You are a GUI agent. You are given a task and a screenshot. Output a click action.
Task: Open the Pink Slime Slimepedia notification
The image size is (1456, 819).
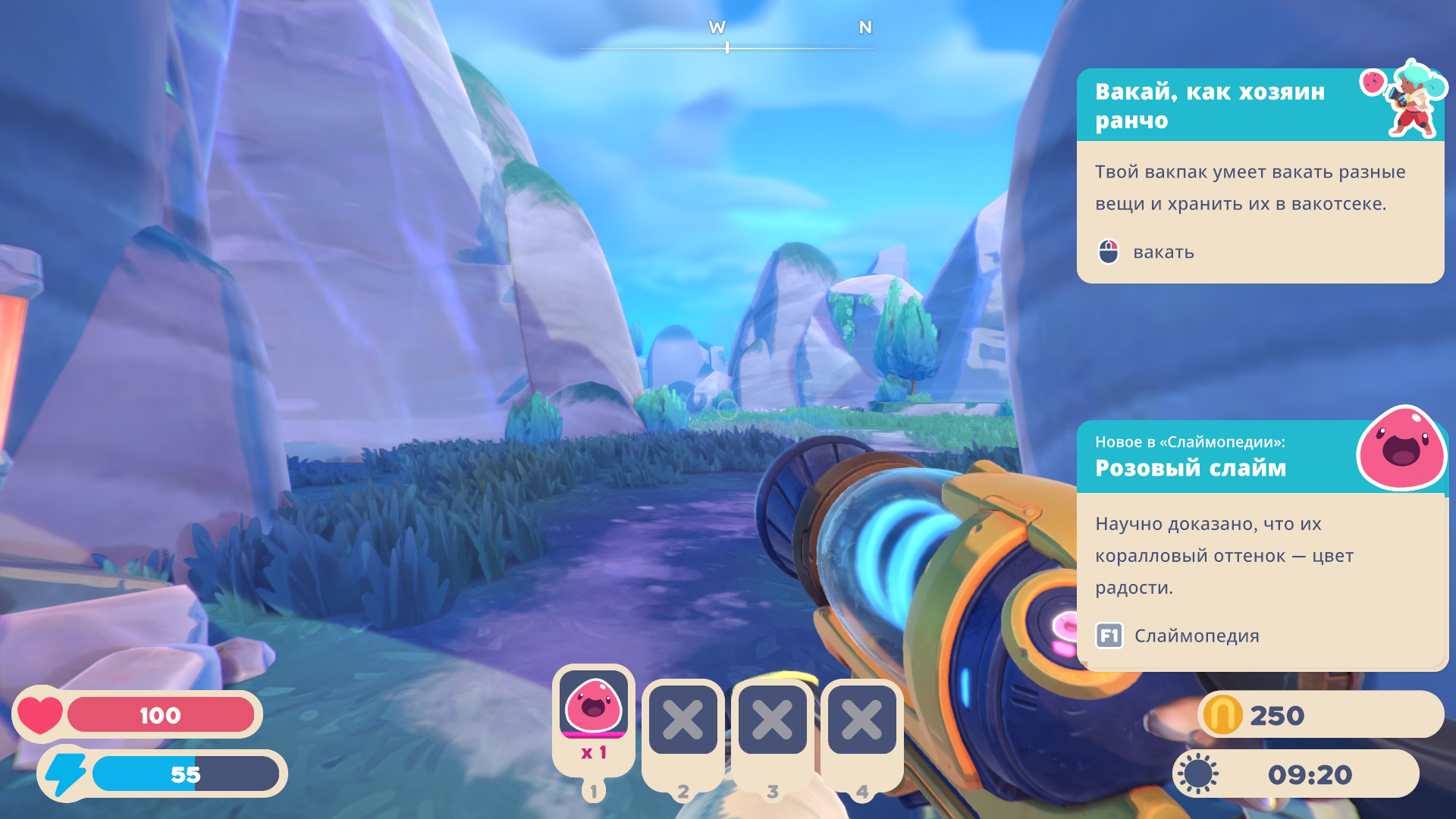coord(1260,544)
